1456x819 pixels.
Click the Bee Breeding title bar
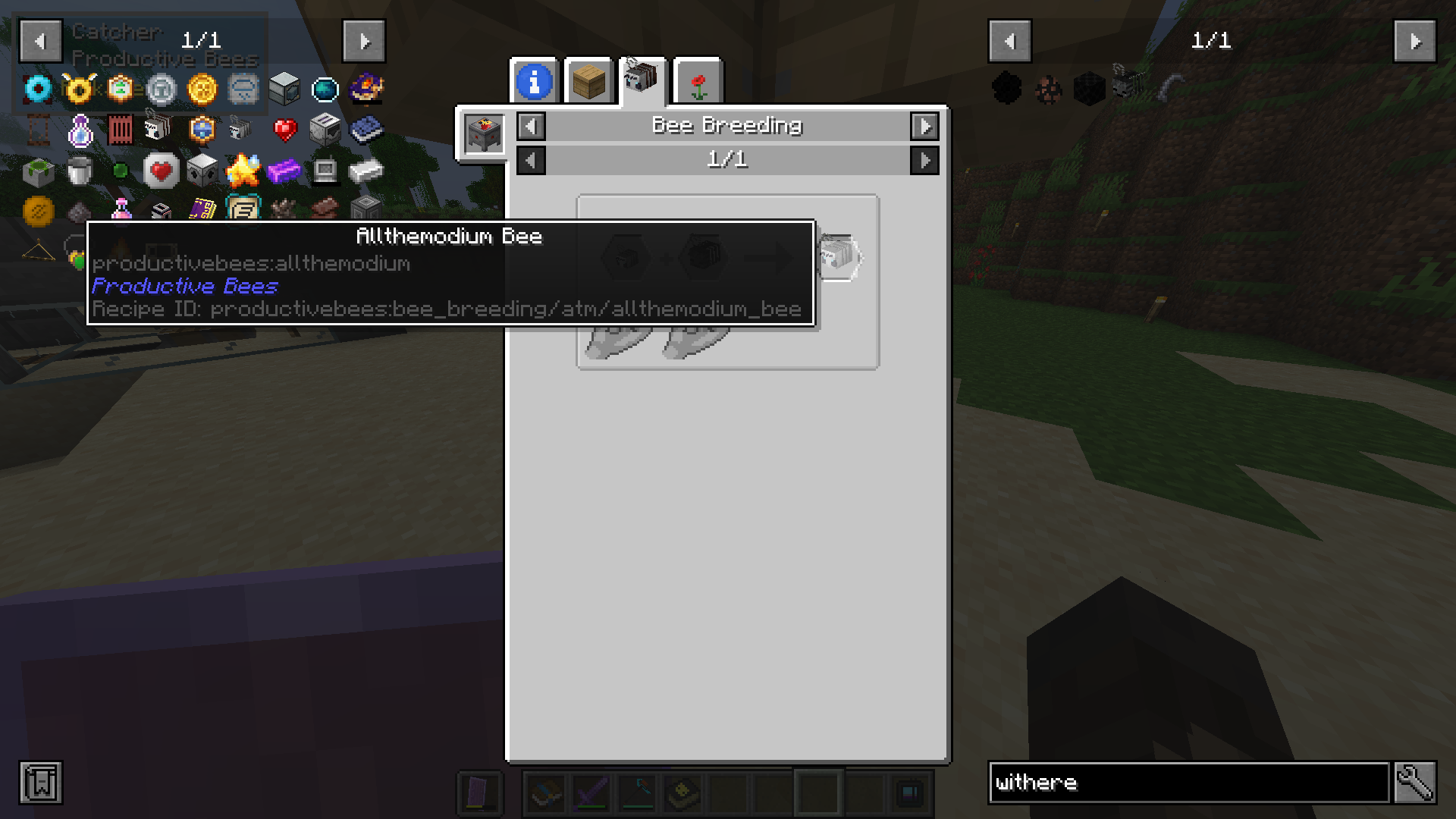[728, 127]
